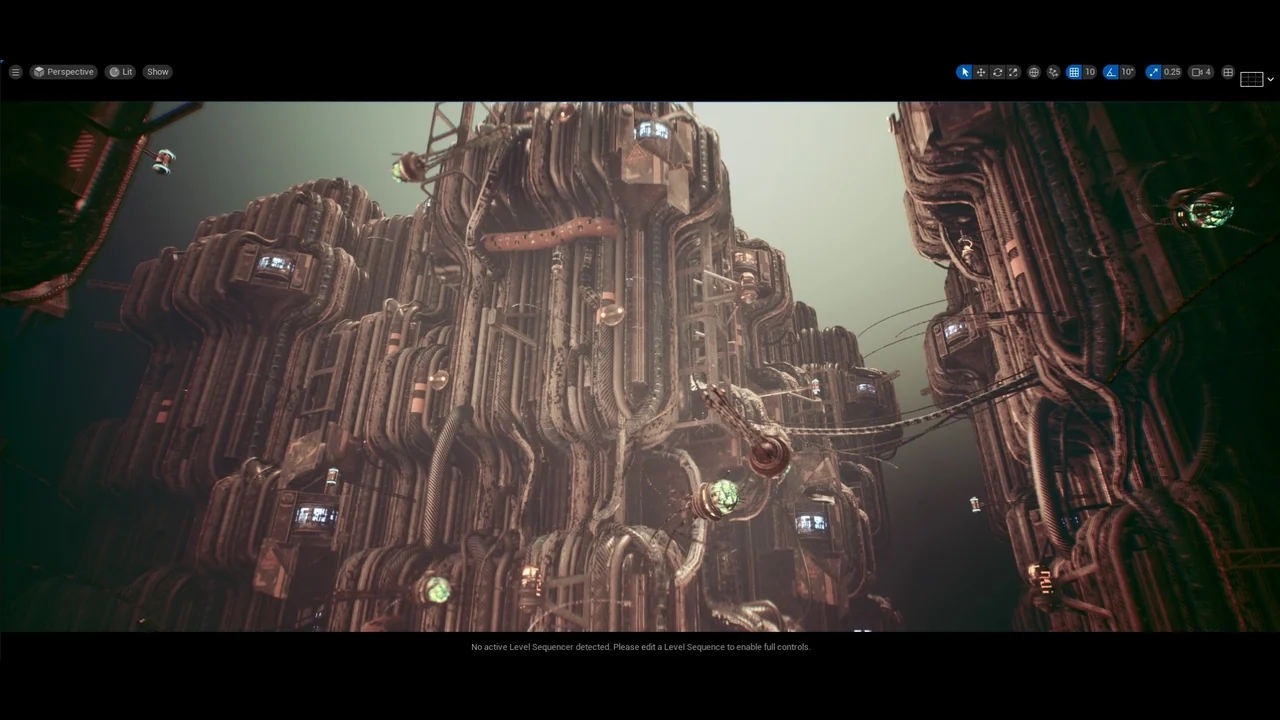The width and height of the screenshot is (1280, 720).
Task: Open the Lit view mode dropdown
Action: pos(122,71)
